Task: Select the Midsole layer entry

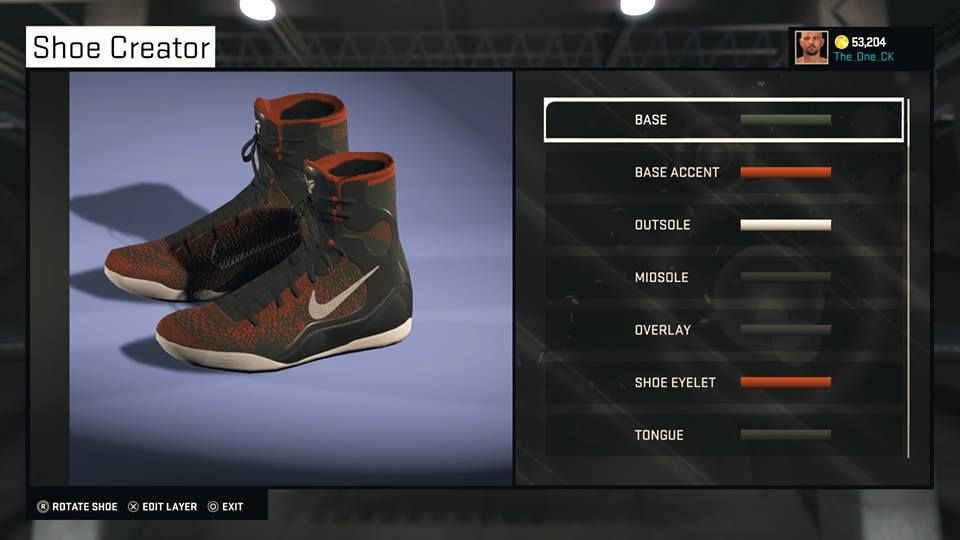Action: click(x=723, y=277)
